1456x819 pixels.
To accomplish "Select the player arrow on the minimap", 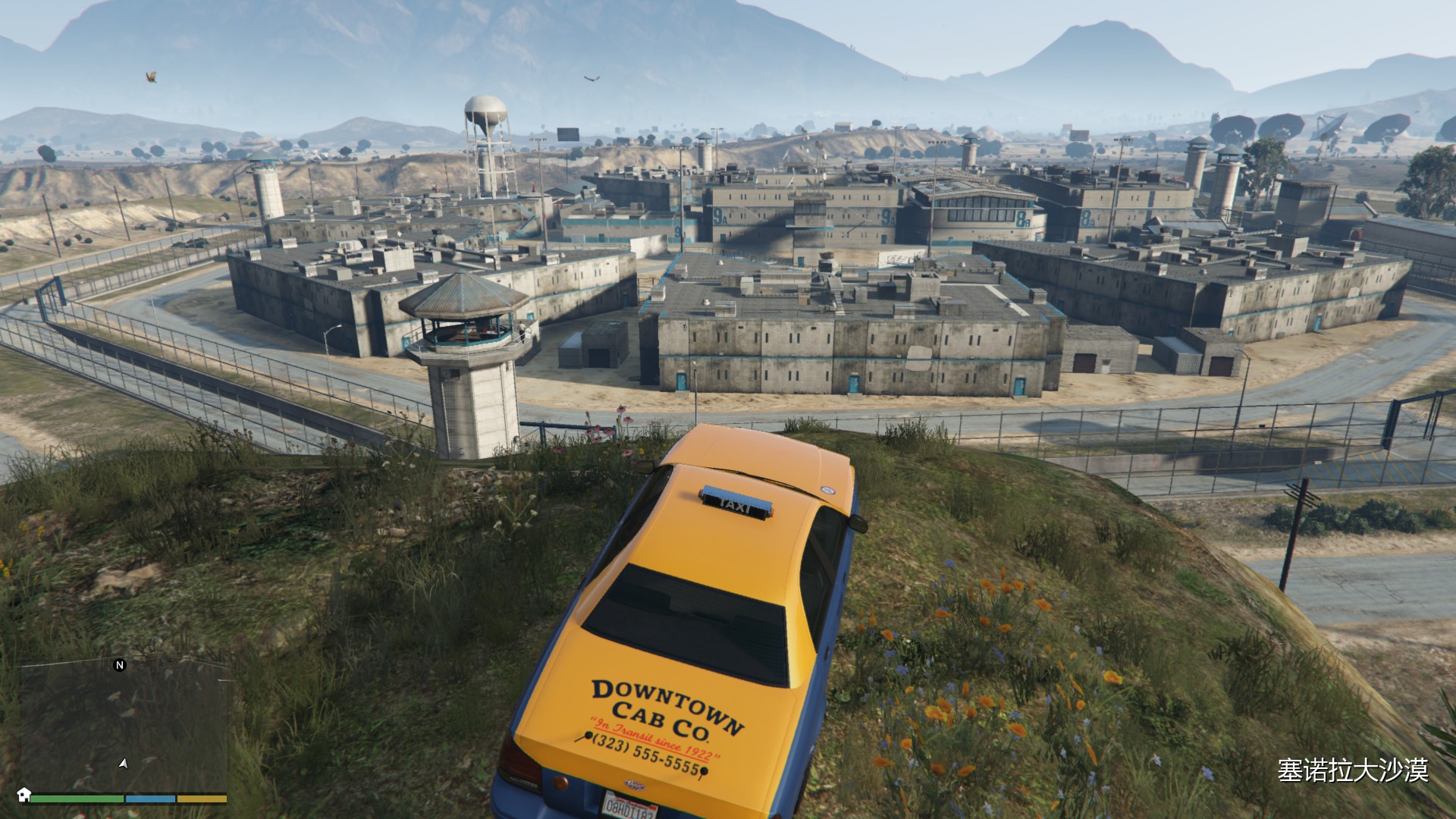I will [123, 764].
